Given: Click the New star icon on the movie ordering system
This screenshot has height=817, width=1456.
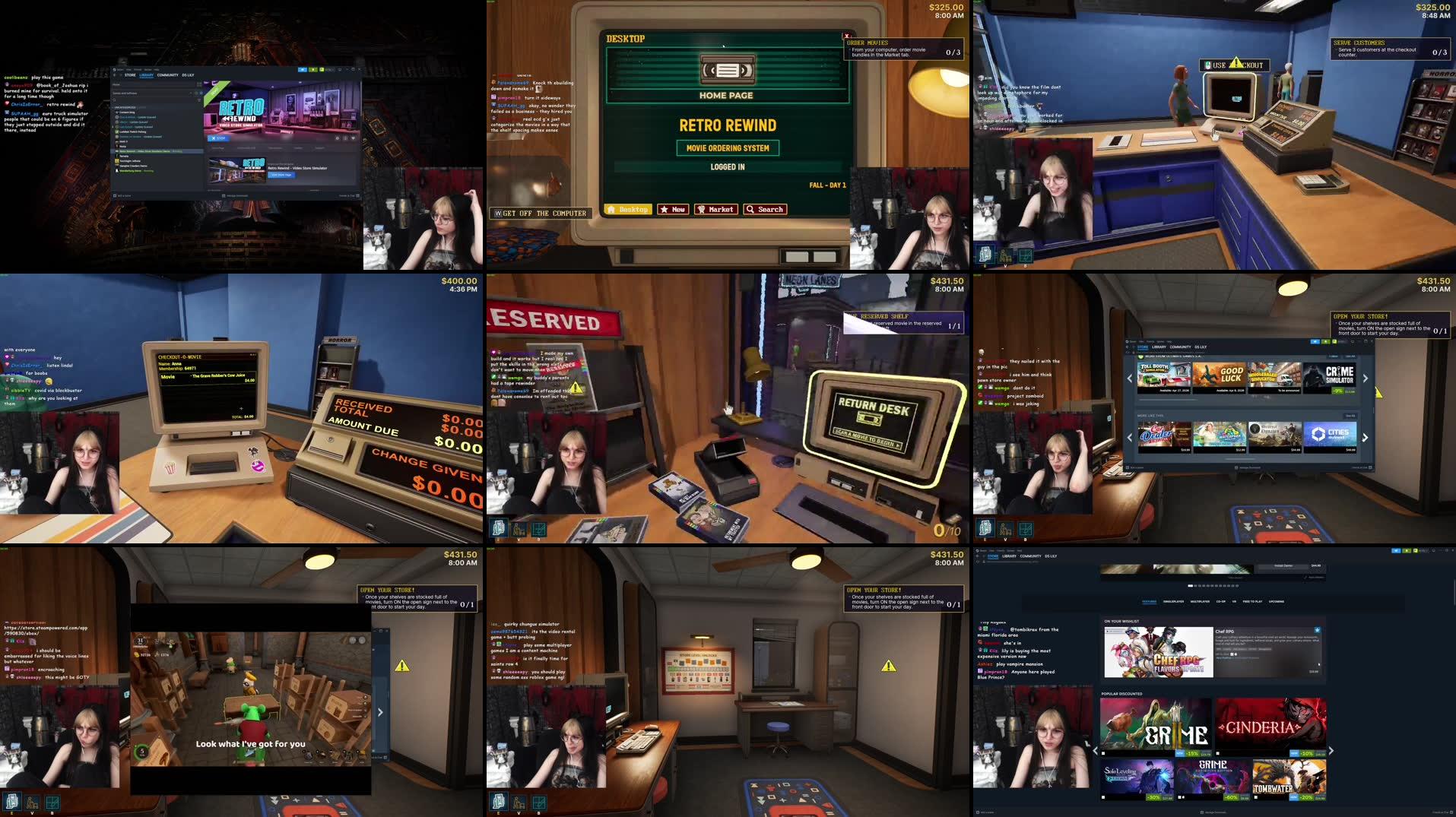Looking at the screenshot, I should point(664,210).
